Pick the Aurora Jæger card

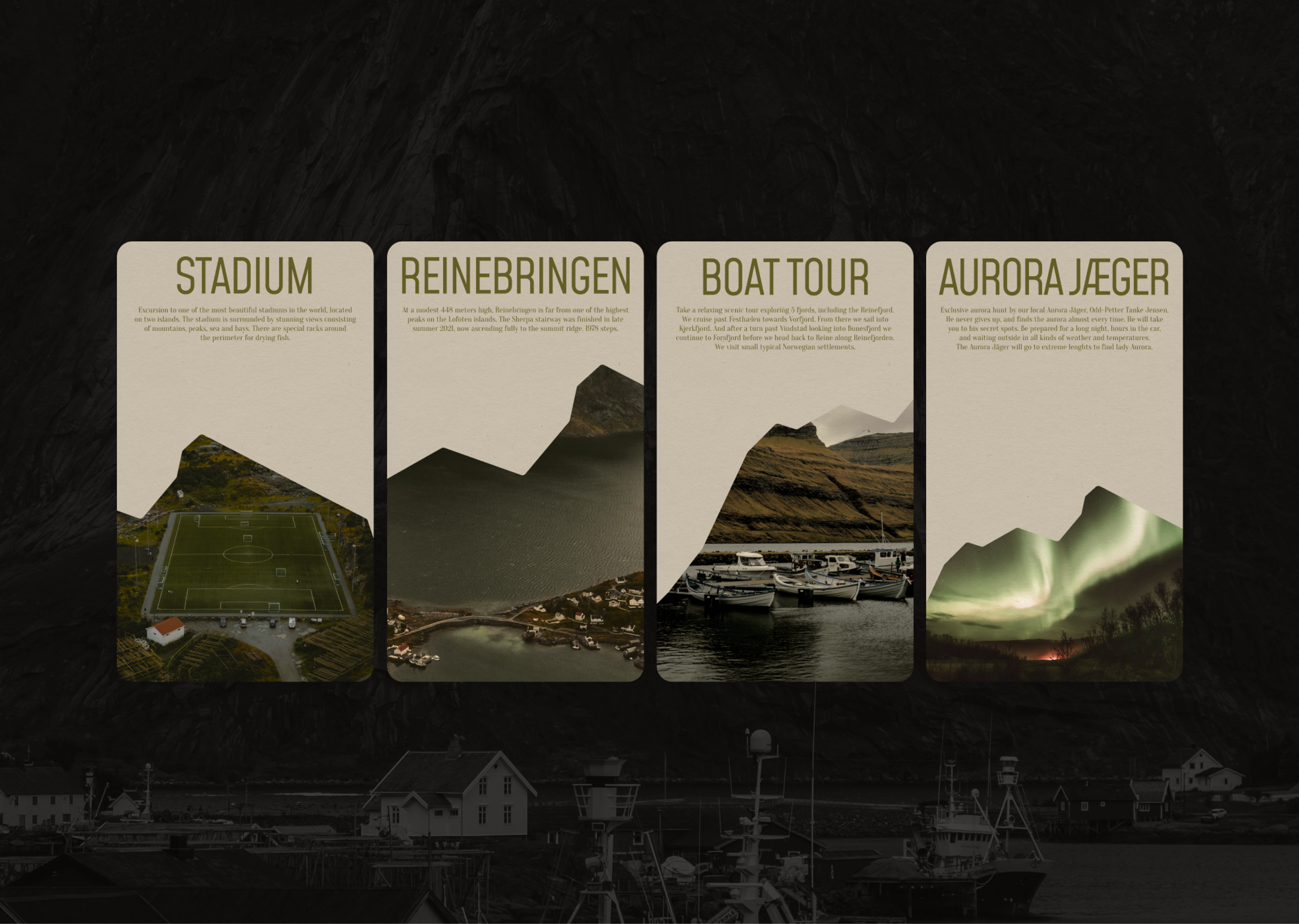tap(1054, 461)
